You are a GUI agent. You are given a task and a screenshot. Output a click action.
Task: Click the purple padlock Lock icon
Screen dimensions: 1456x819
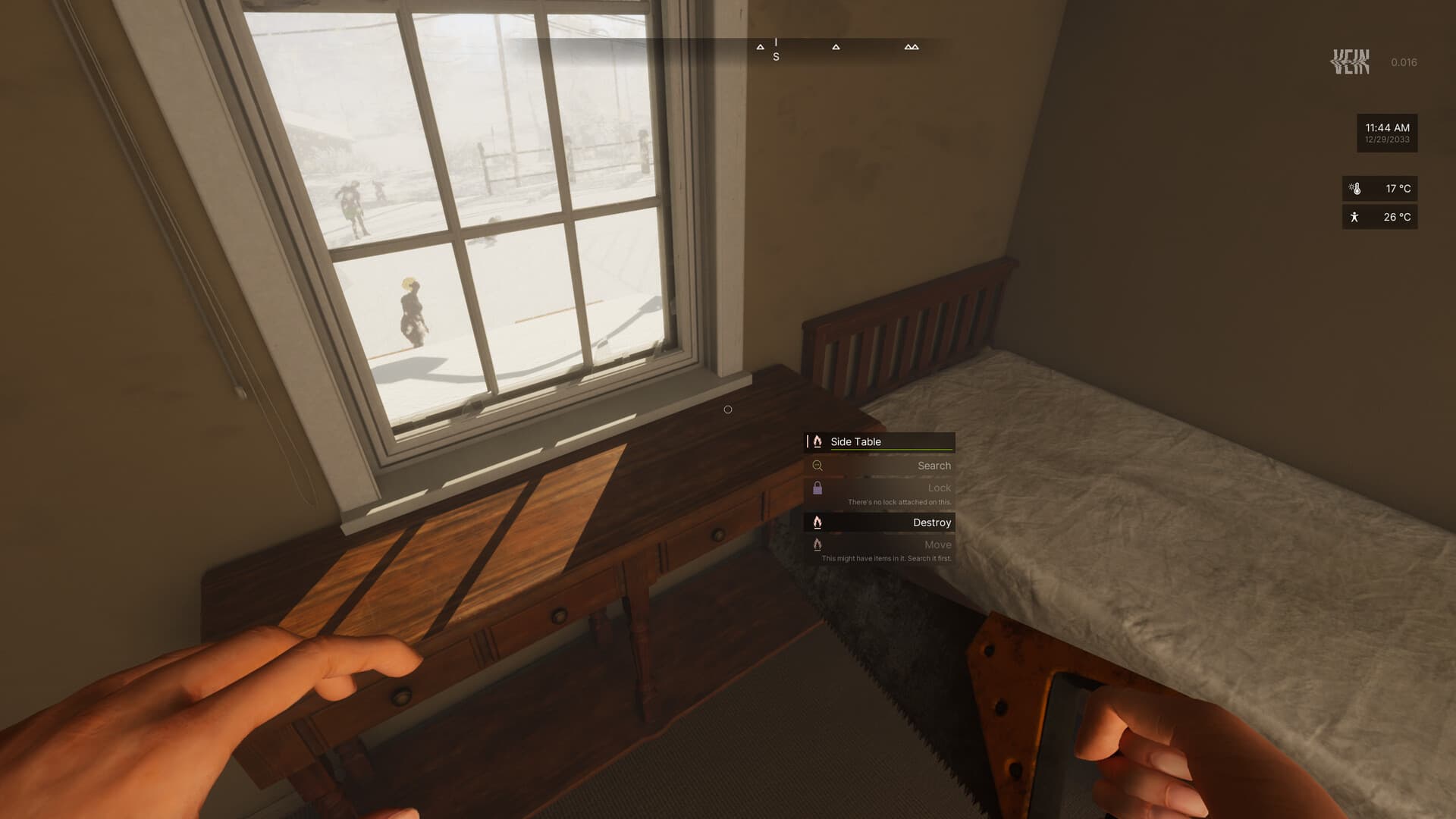tap(819, 488)
